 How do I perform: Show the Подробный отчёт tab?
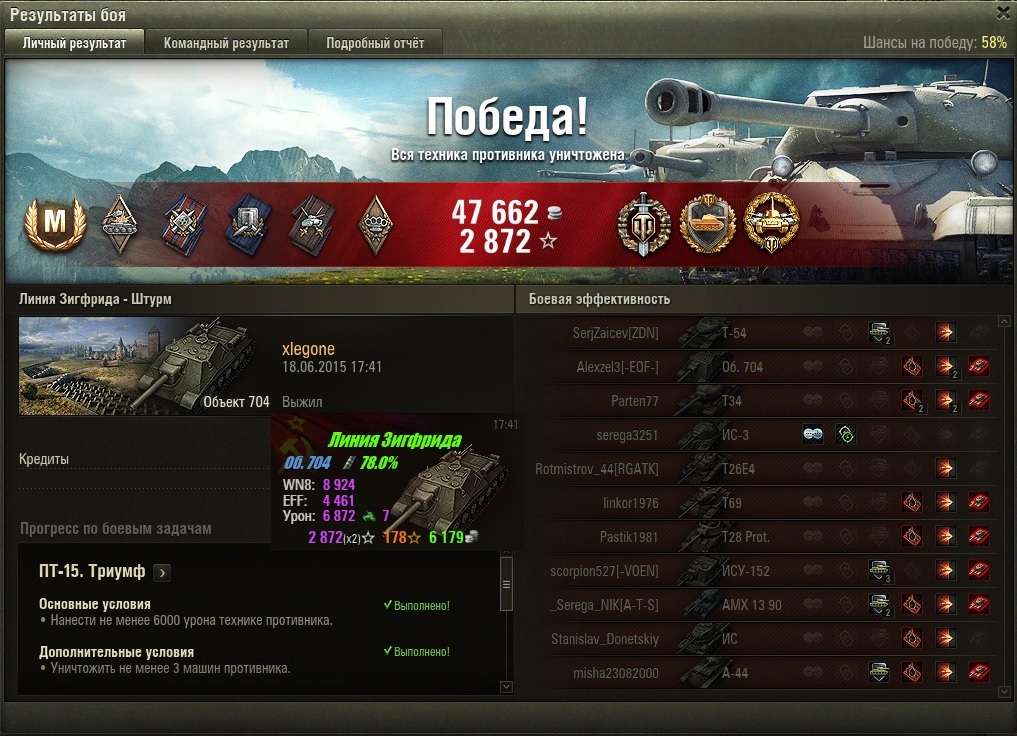(x=375, y=43)
